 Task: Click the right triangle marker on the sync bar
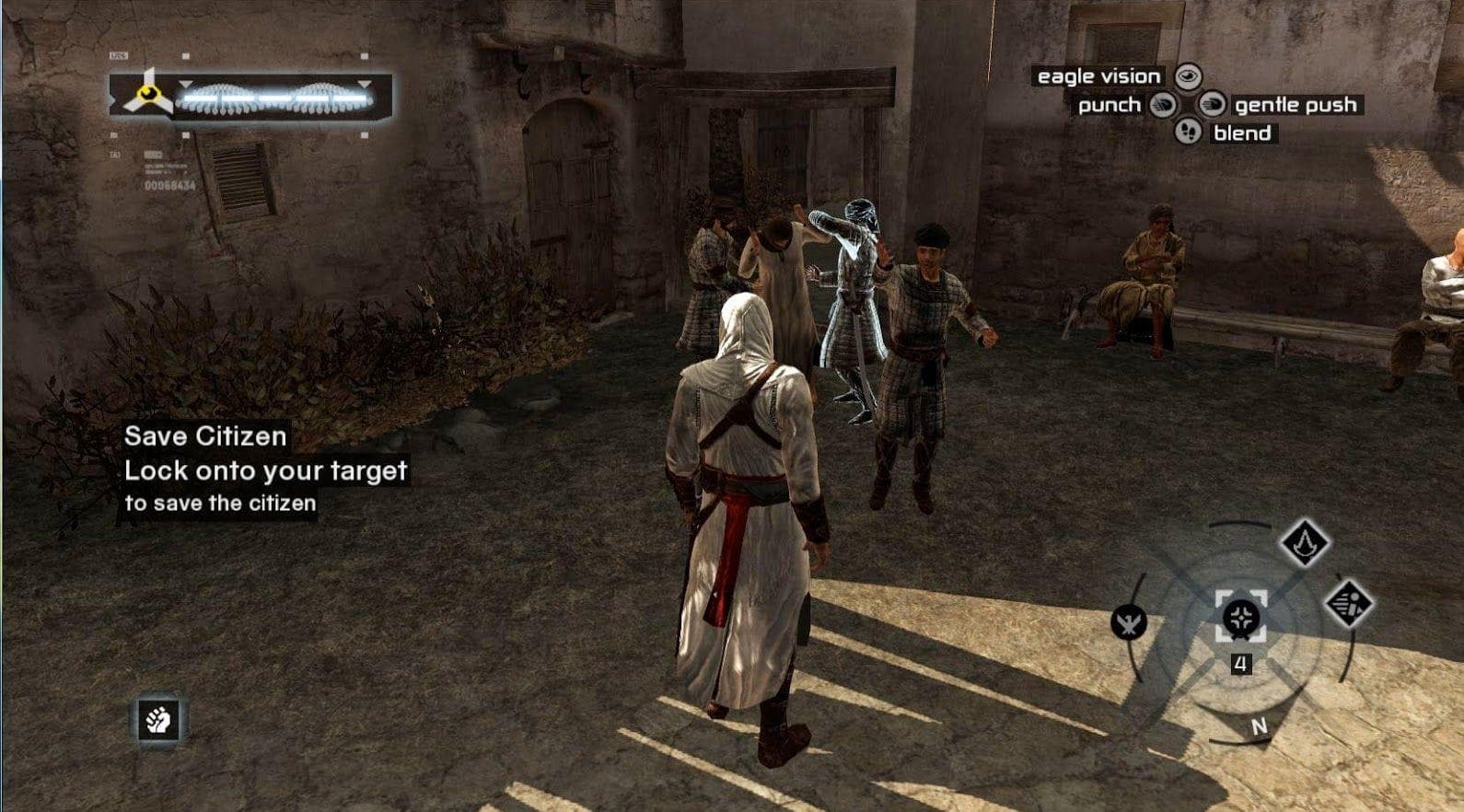365,84
